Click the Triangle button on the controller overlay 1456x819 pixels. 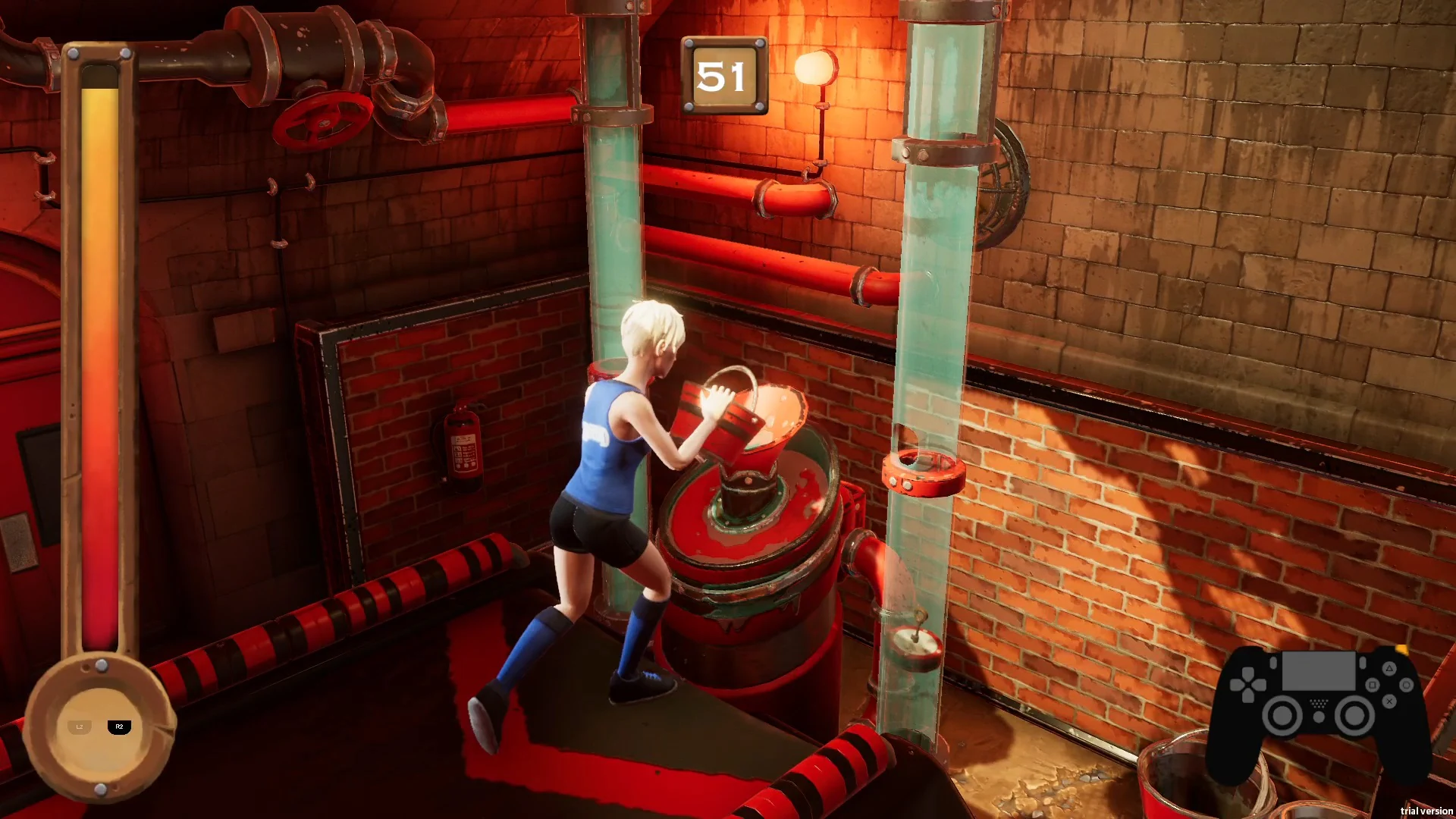(x=1390, y=669)
